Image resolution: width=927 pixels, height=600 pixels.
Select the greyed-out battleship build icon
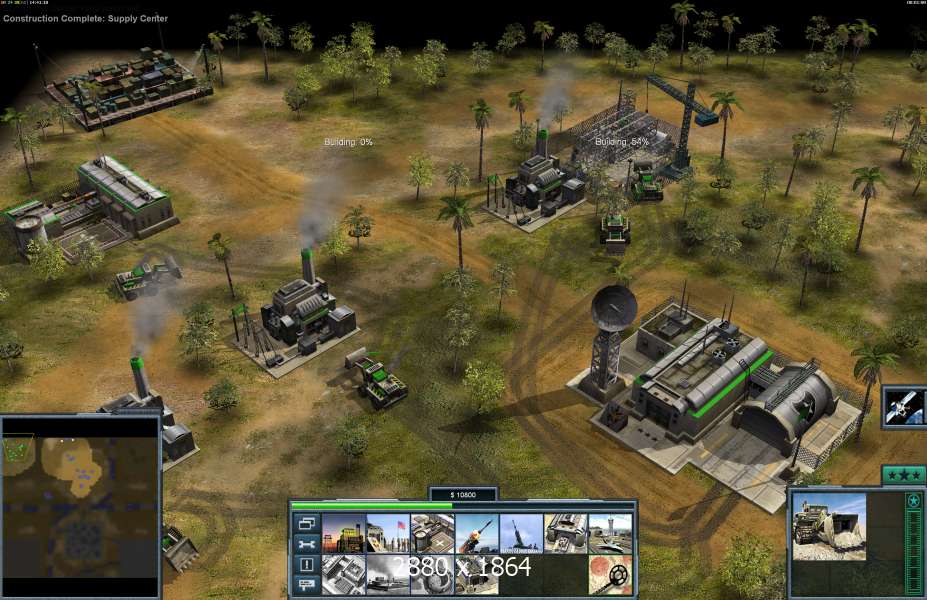click(386, 574)
